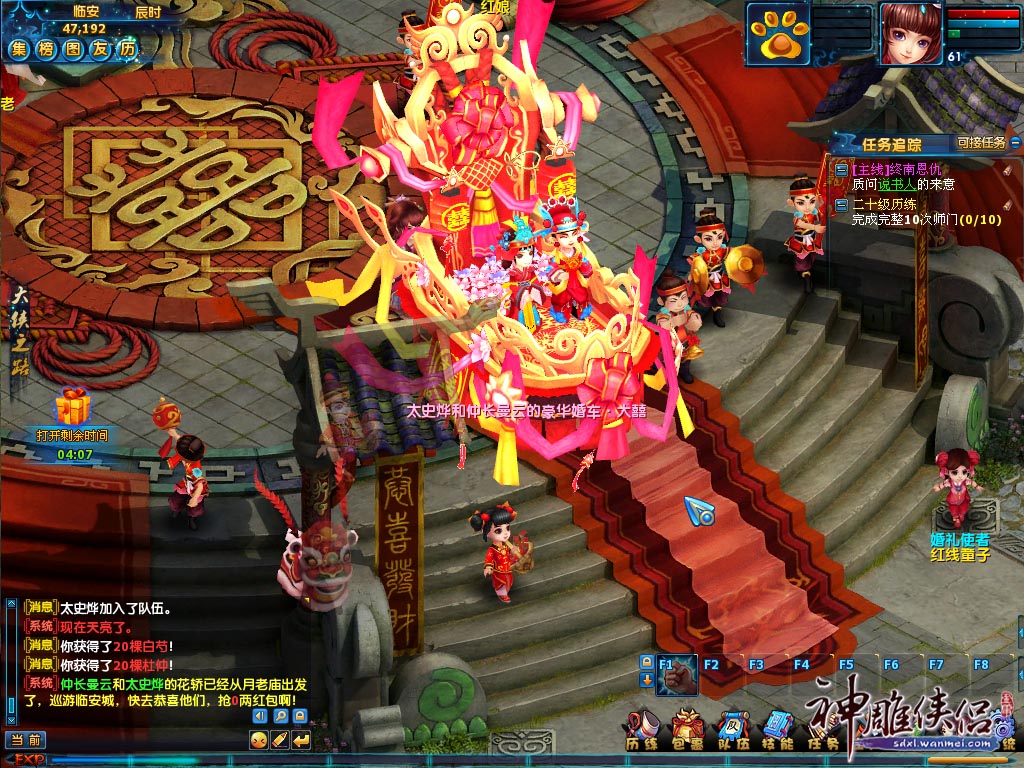The height and width of the screenshot is (768, 1024).
Task: Click the player character portrait
Action: coord(909,33)
